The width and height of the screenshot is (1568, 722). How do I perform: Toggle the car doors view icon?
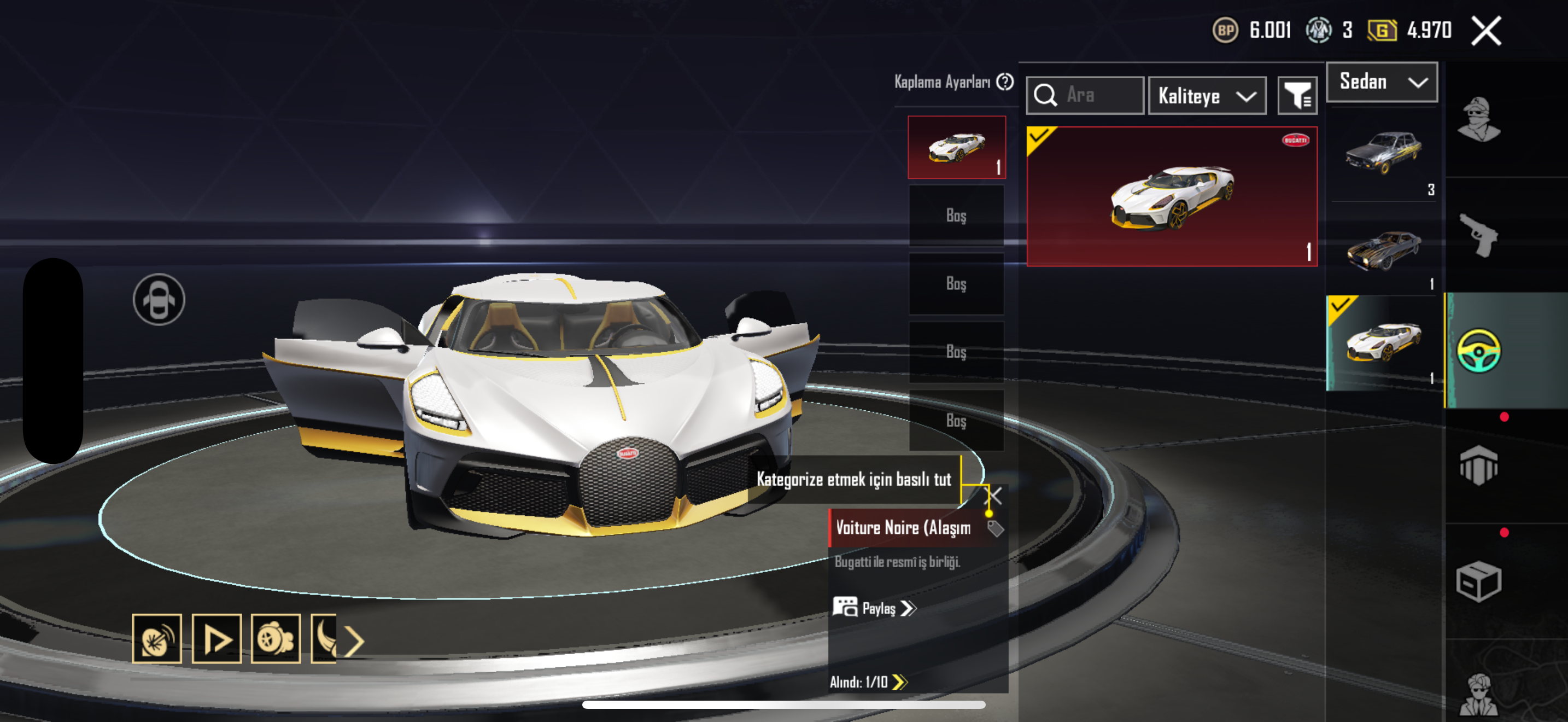click(159, 300)
